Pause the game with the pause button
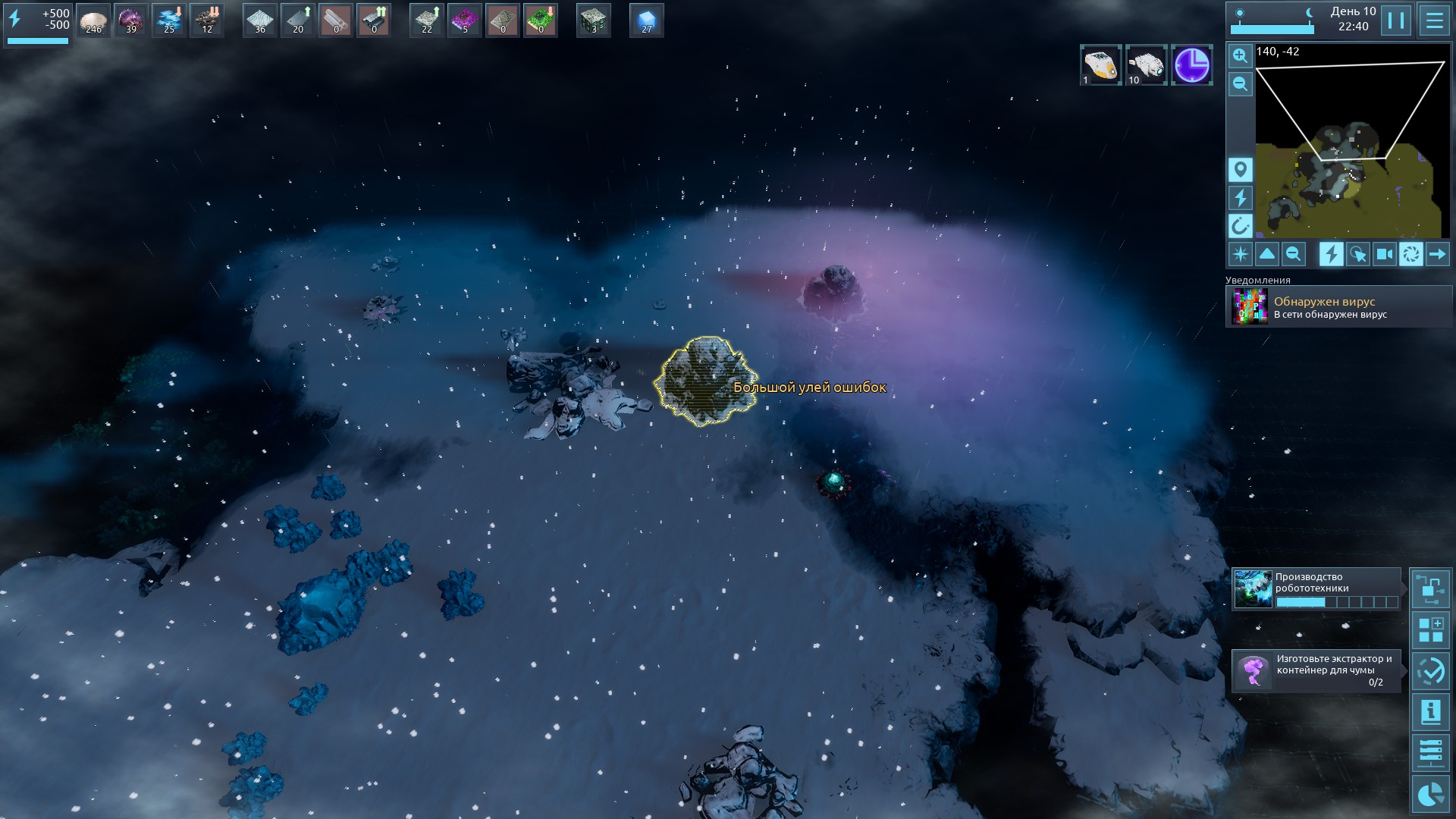1456x819 pixels. click(x=1396, y=20)
